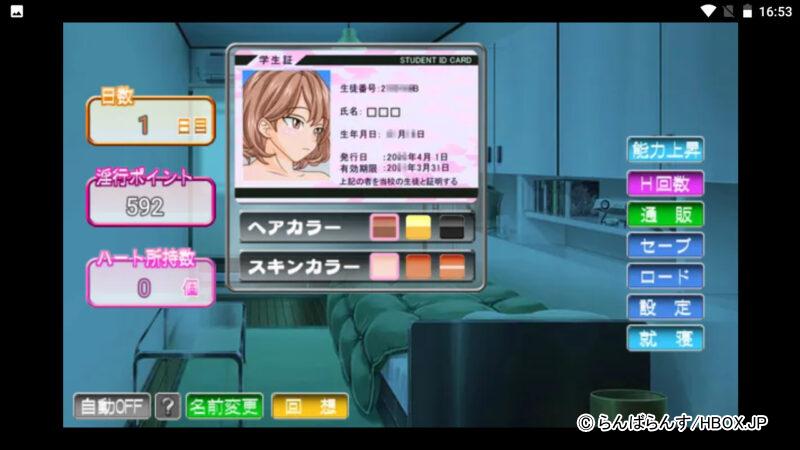This screenshot has height=450, width=800.
Task: Open help with the question mark button
Action: click(x=169, y=407)
